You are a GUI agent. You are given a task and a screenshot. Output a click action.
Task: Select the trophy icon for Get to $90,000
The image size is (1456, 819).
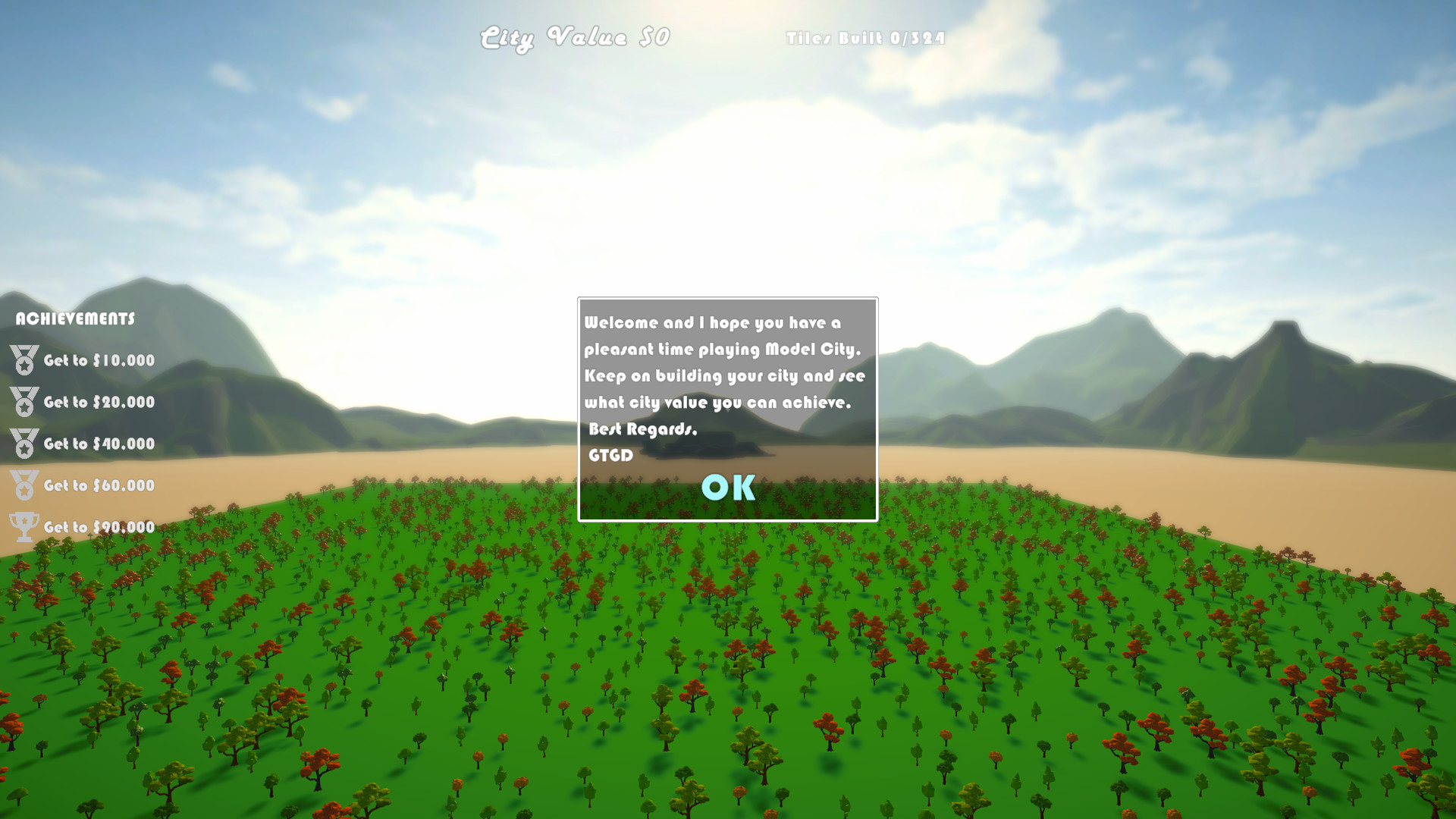(23, 527)
